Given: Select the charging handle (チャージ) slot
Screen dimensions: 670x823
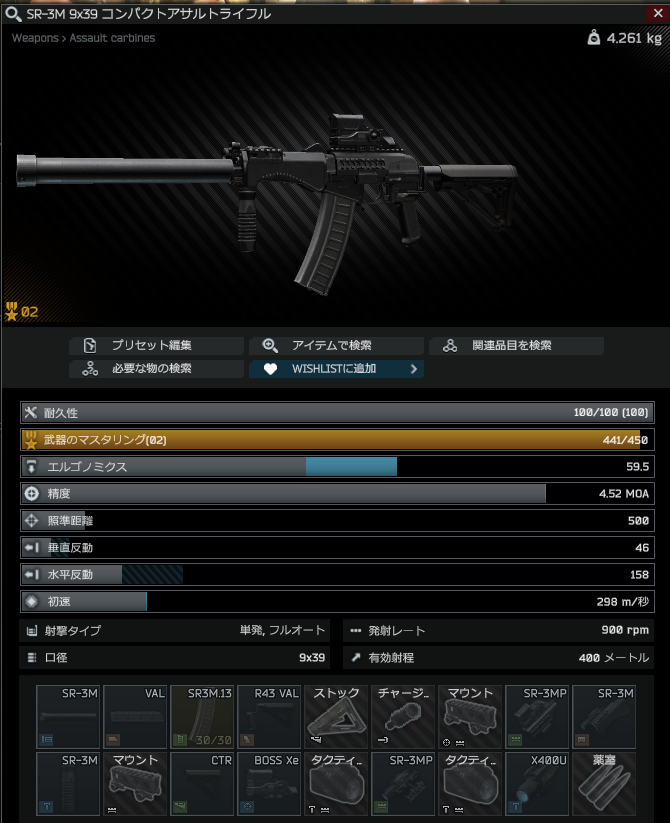Looking at the screenshot, I should point(403,716).
